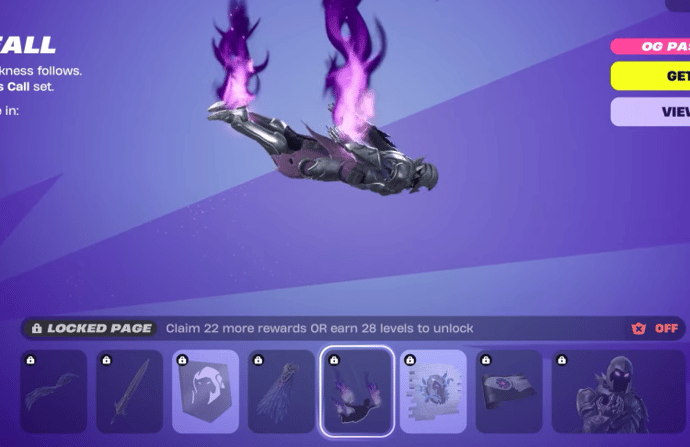Viewport: 690px width, 447px height.
Task: Select the highlighted purple flame skydiving reward
Action: tap(356, 392)
